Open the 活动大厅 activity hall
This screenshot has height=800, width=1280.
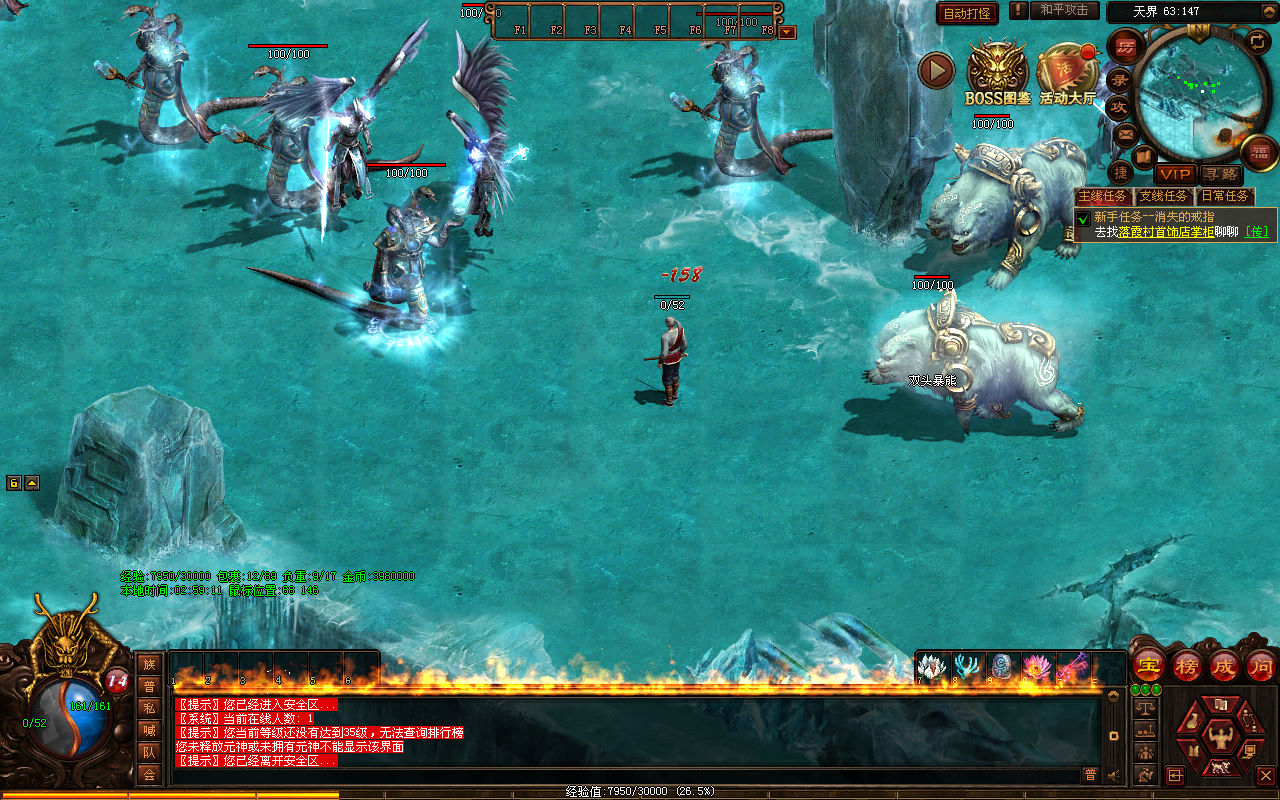1067,73
